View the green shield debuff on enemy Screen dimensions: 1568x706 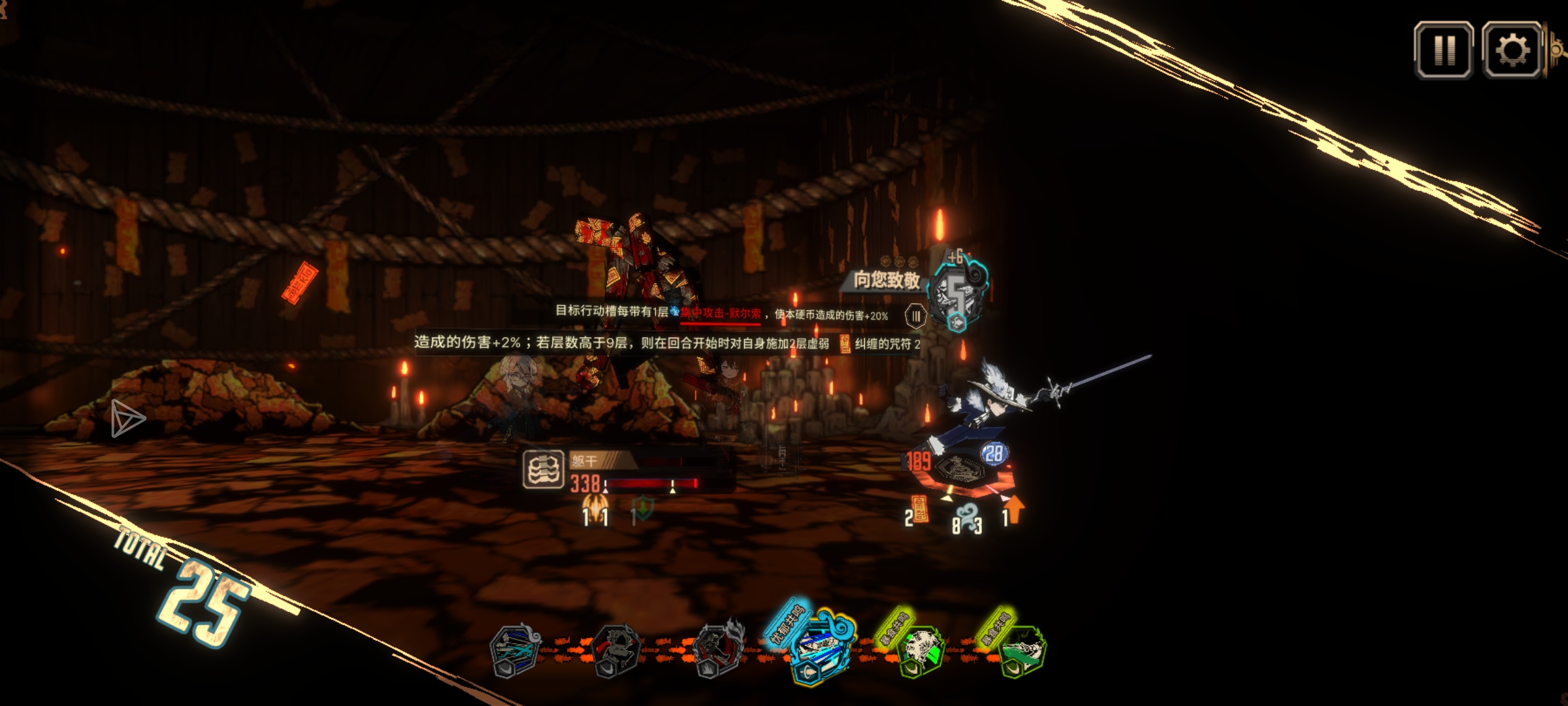point(644,508)
